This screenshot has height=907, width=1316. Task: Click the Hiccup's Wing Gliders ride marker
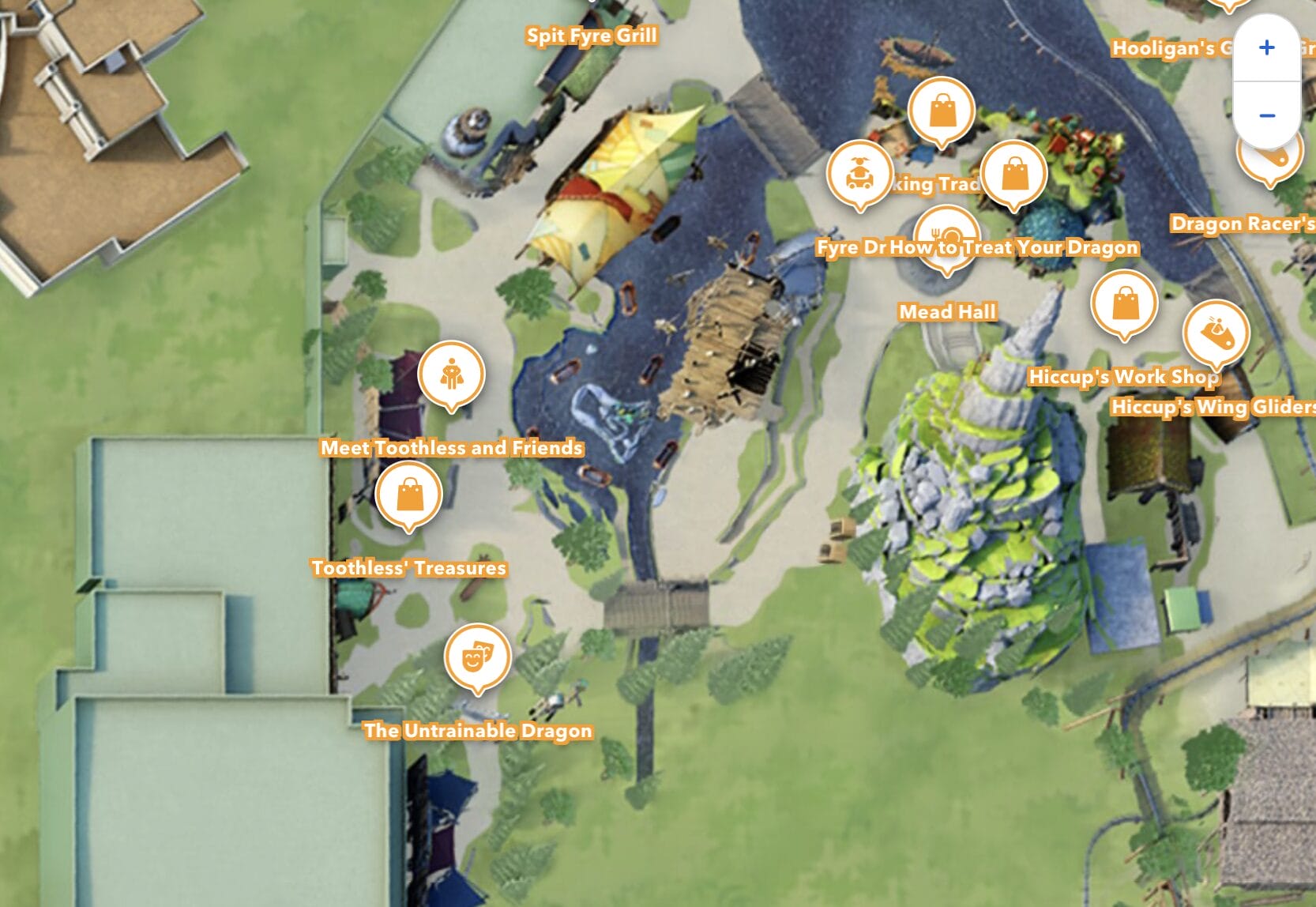[x=1215, y=333]
